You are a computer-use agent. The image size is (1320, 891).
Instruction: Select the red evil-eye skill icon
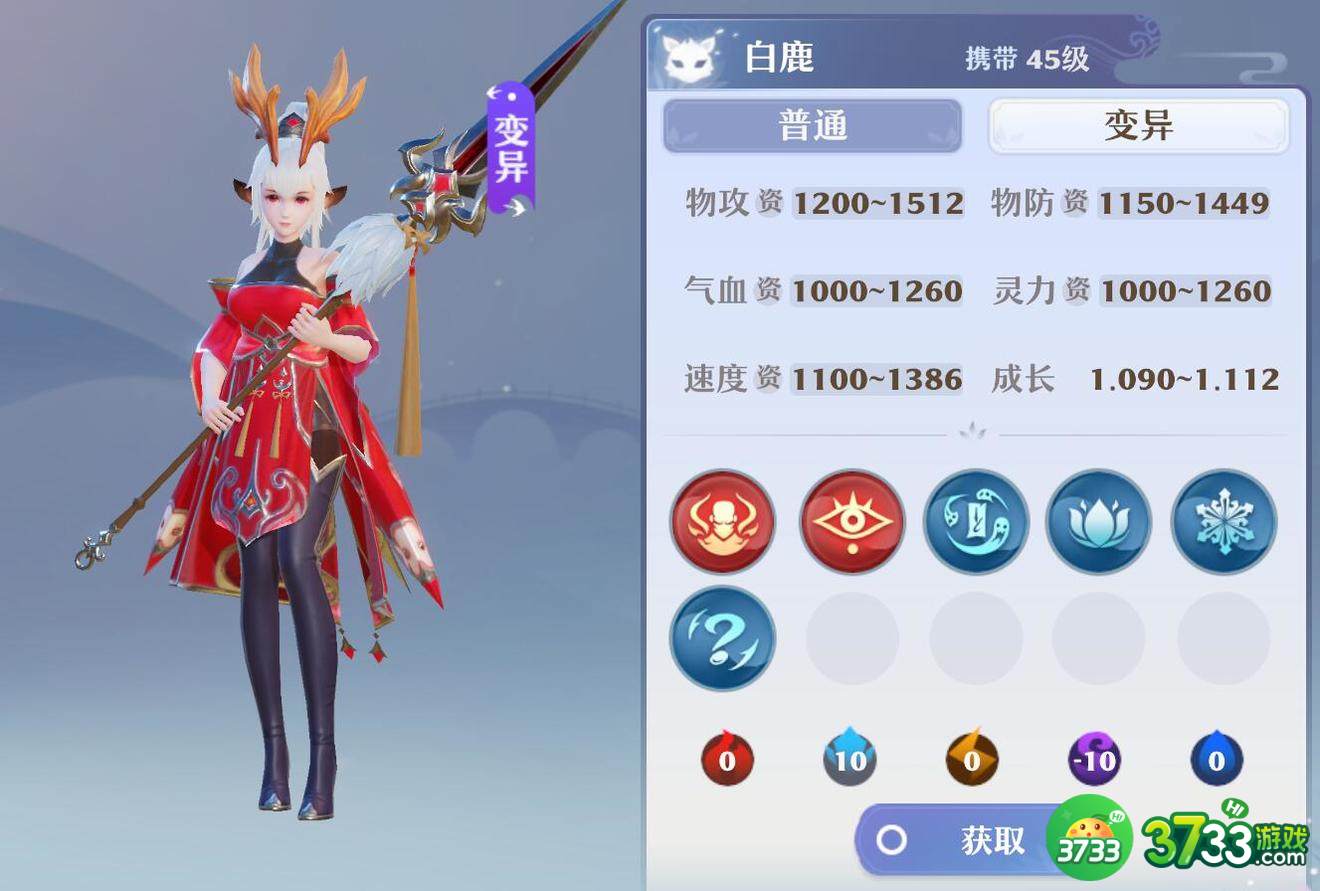849,522
